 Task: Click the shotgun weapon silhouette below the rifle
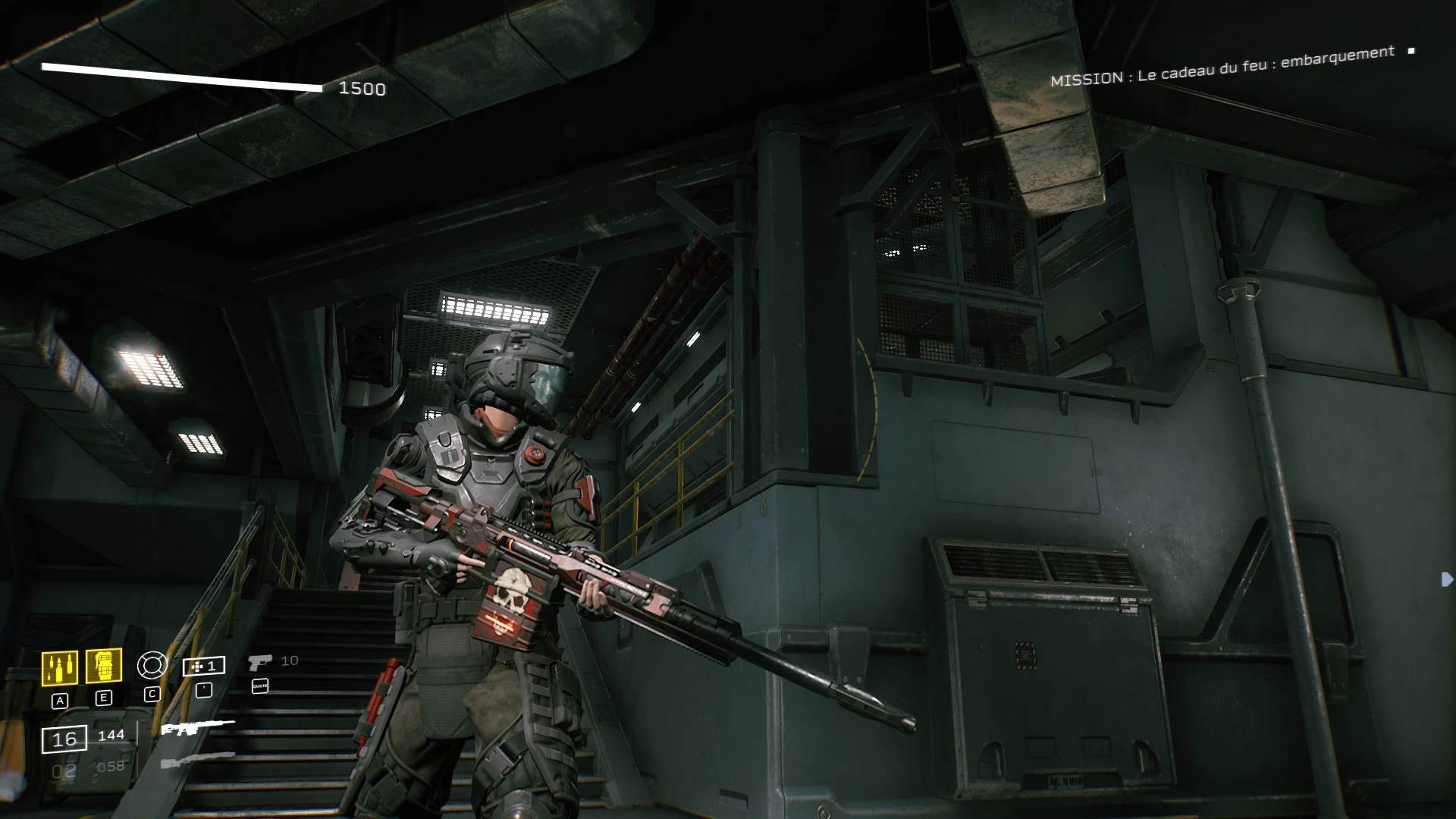click(x=196, y=759)
